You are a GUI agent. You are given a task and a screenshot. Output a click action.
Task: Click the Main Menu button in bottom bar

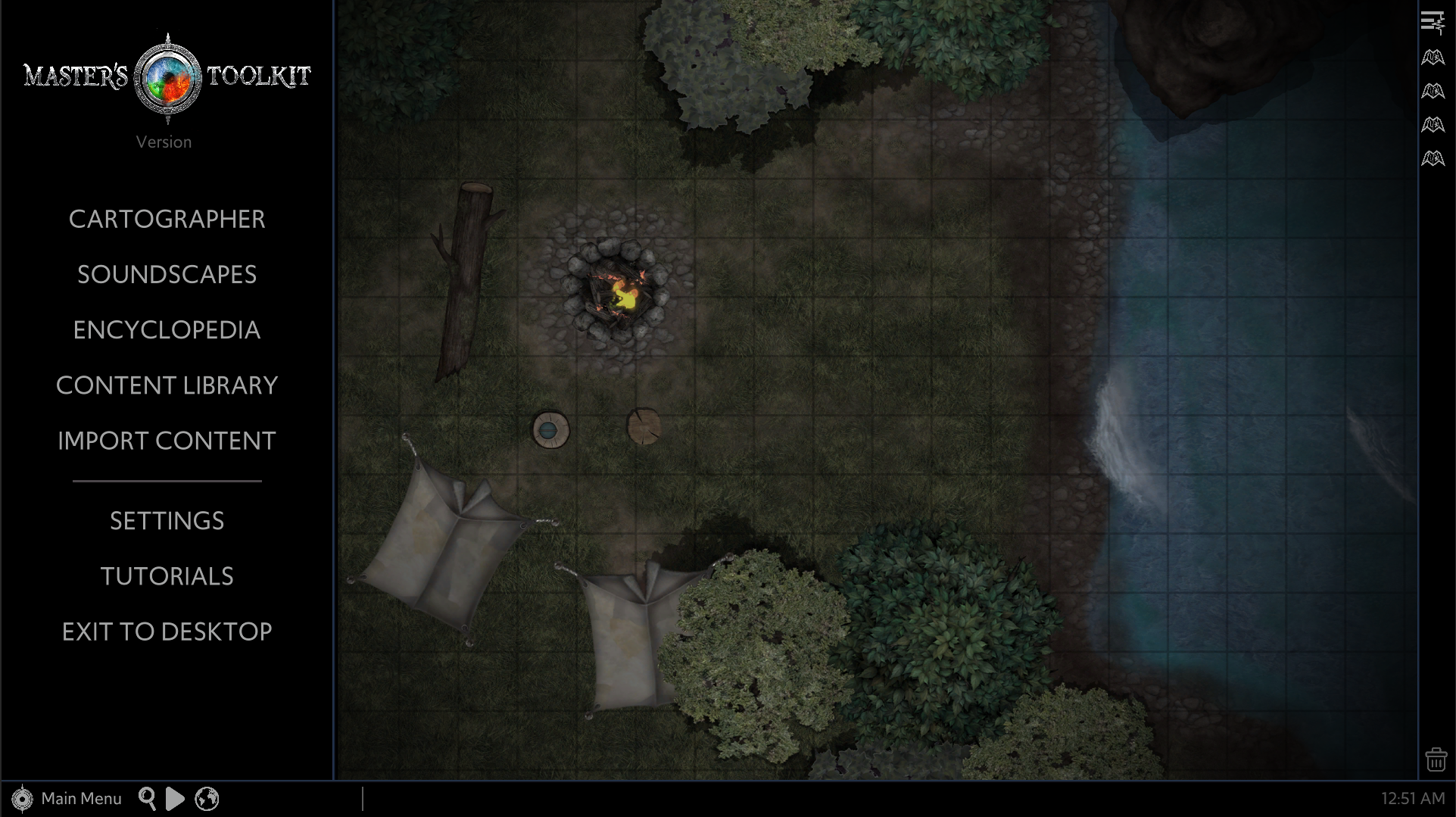click(x=67, y=799)
